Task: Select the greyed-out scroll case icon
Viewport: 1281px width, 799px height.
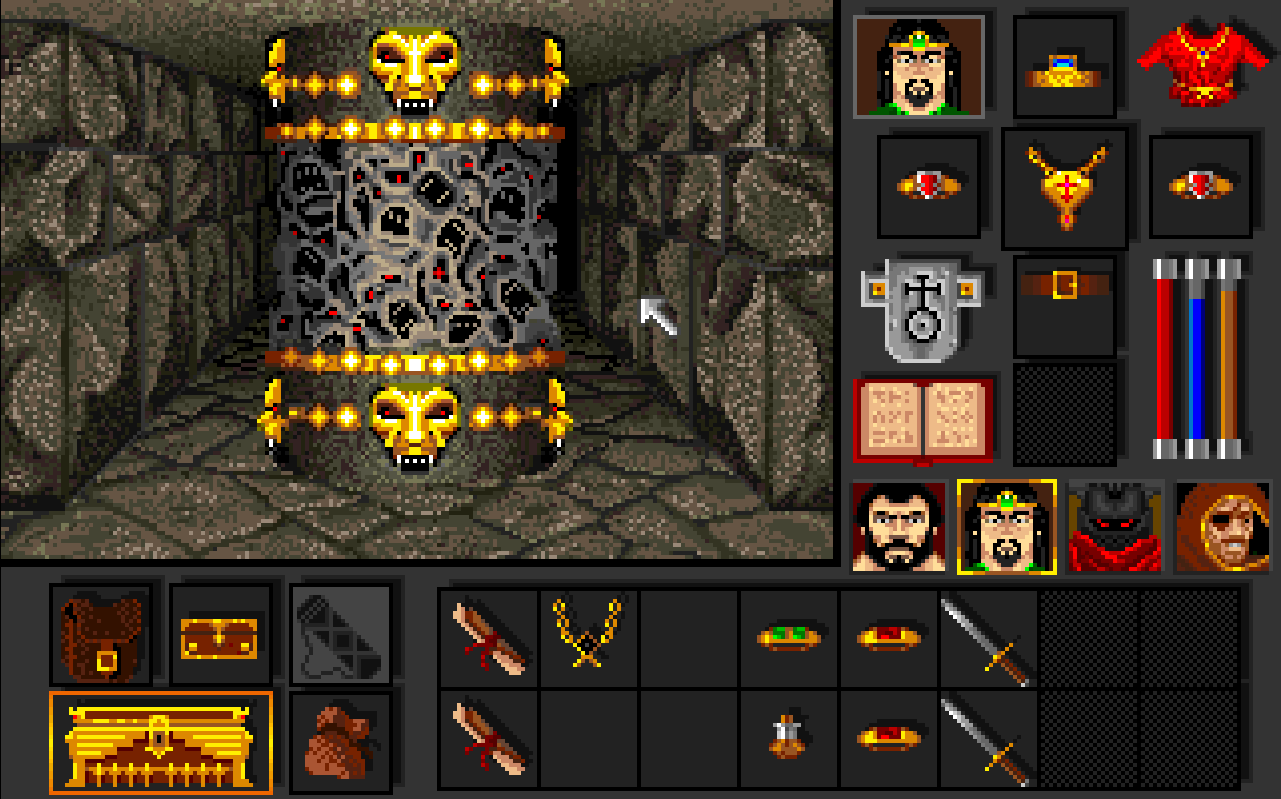Action: pos(340,632)
